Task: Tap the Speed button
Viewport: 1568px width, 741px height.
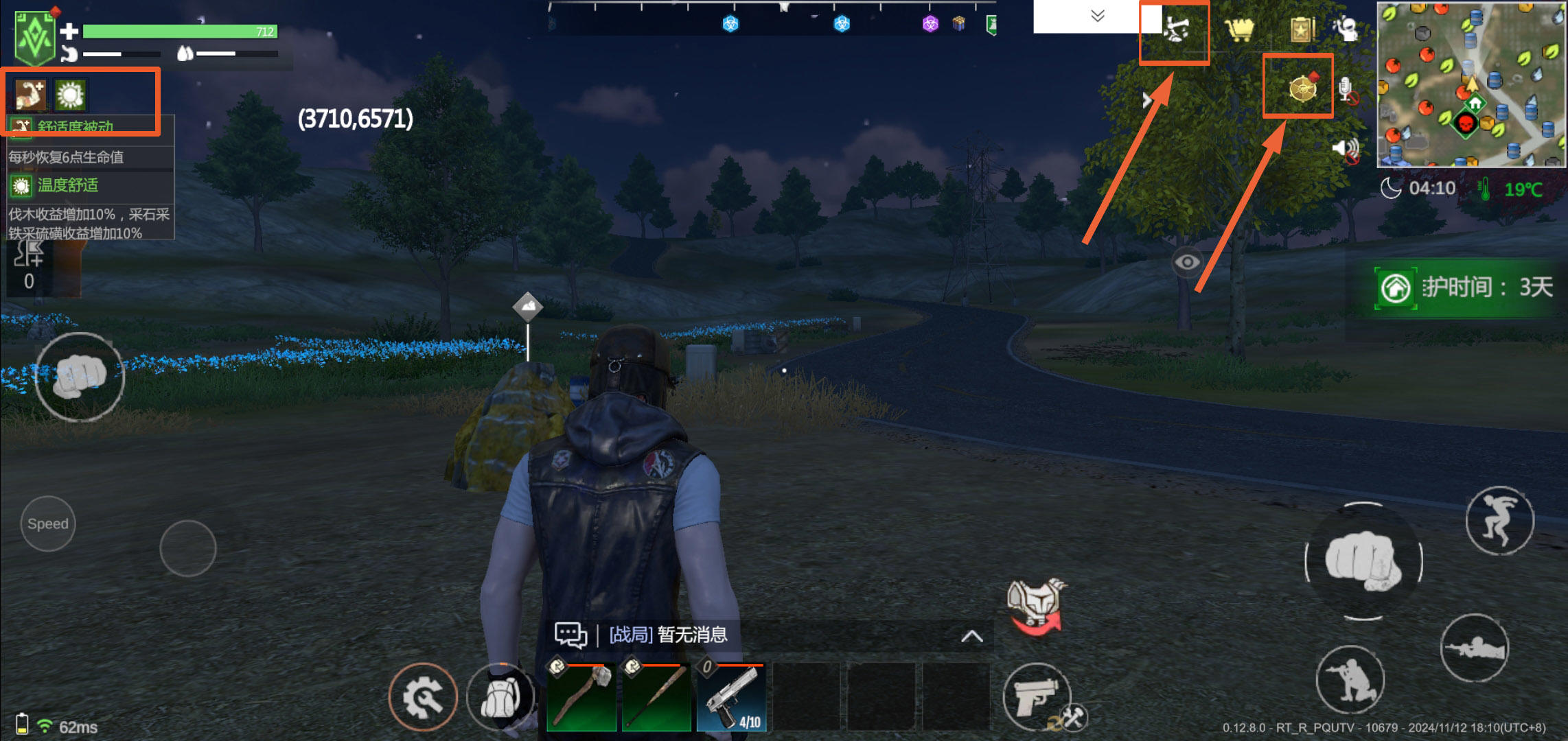Action: [48, 524]
